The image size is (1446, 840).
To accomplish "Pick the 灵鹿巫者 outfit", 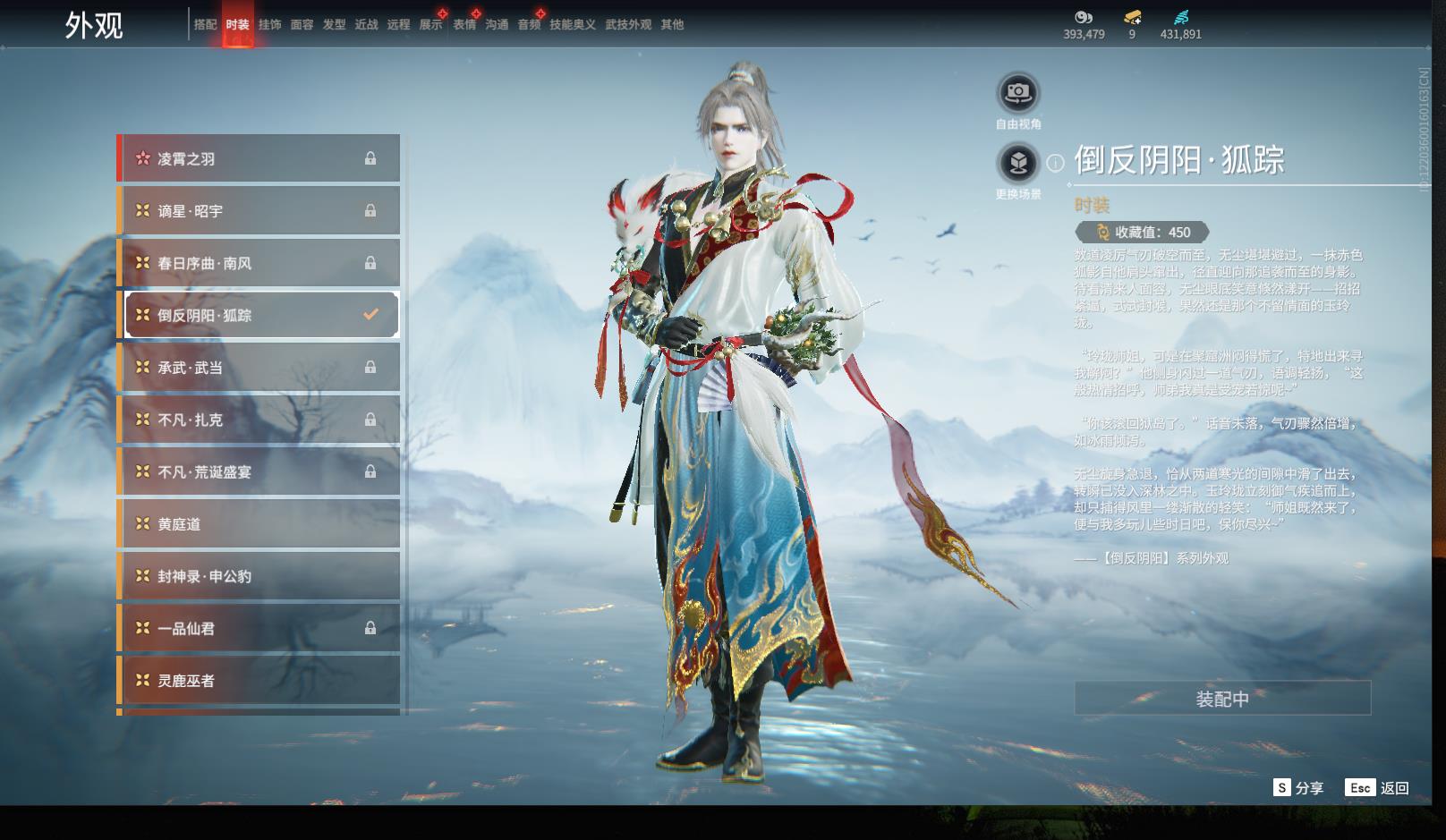I will (x=259, y=681).
